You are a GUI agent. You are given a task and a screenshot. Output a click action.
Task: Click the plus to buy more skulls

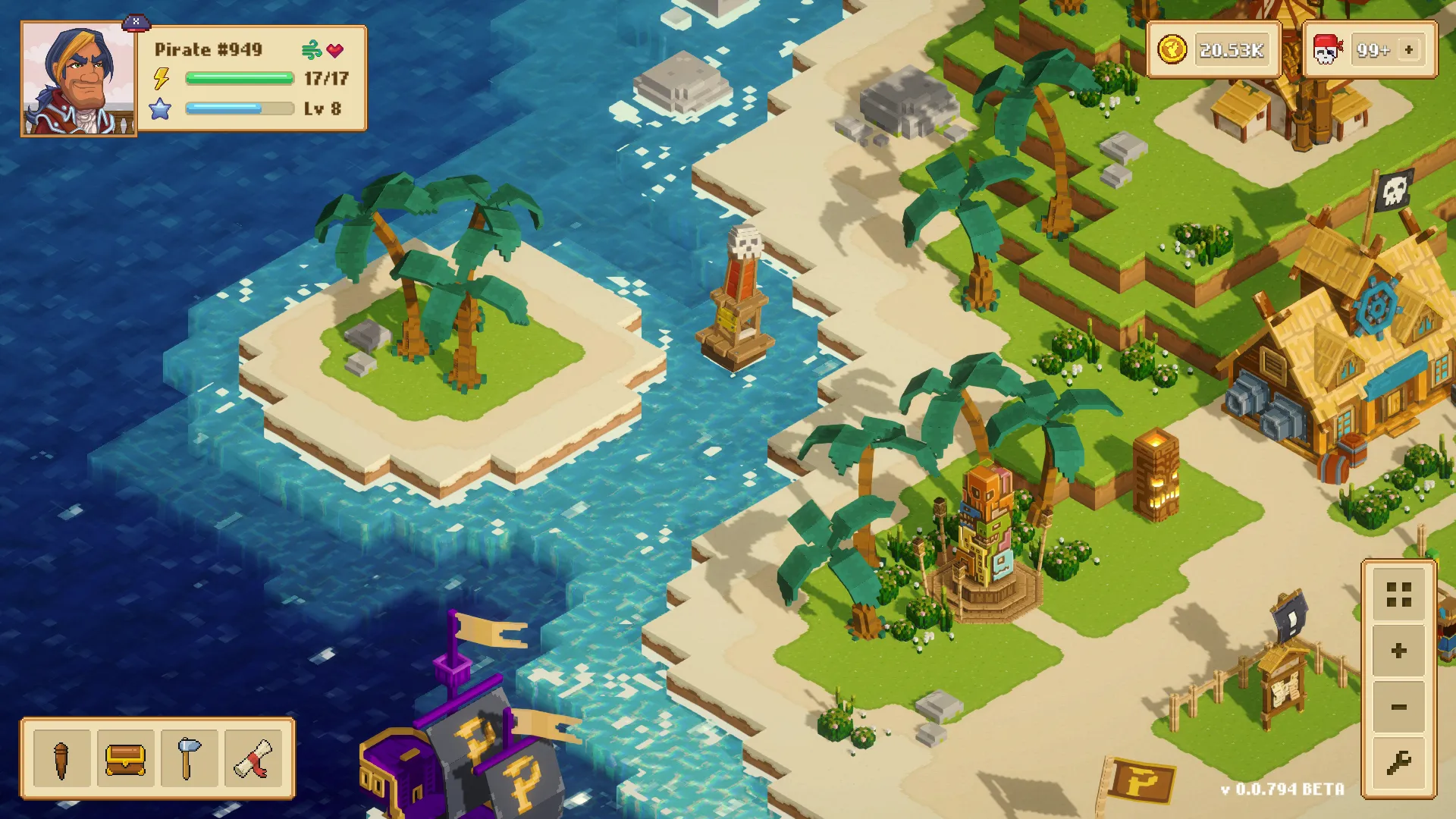[x=1408, y=49]
